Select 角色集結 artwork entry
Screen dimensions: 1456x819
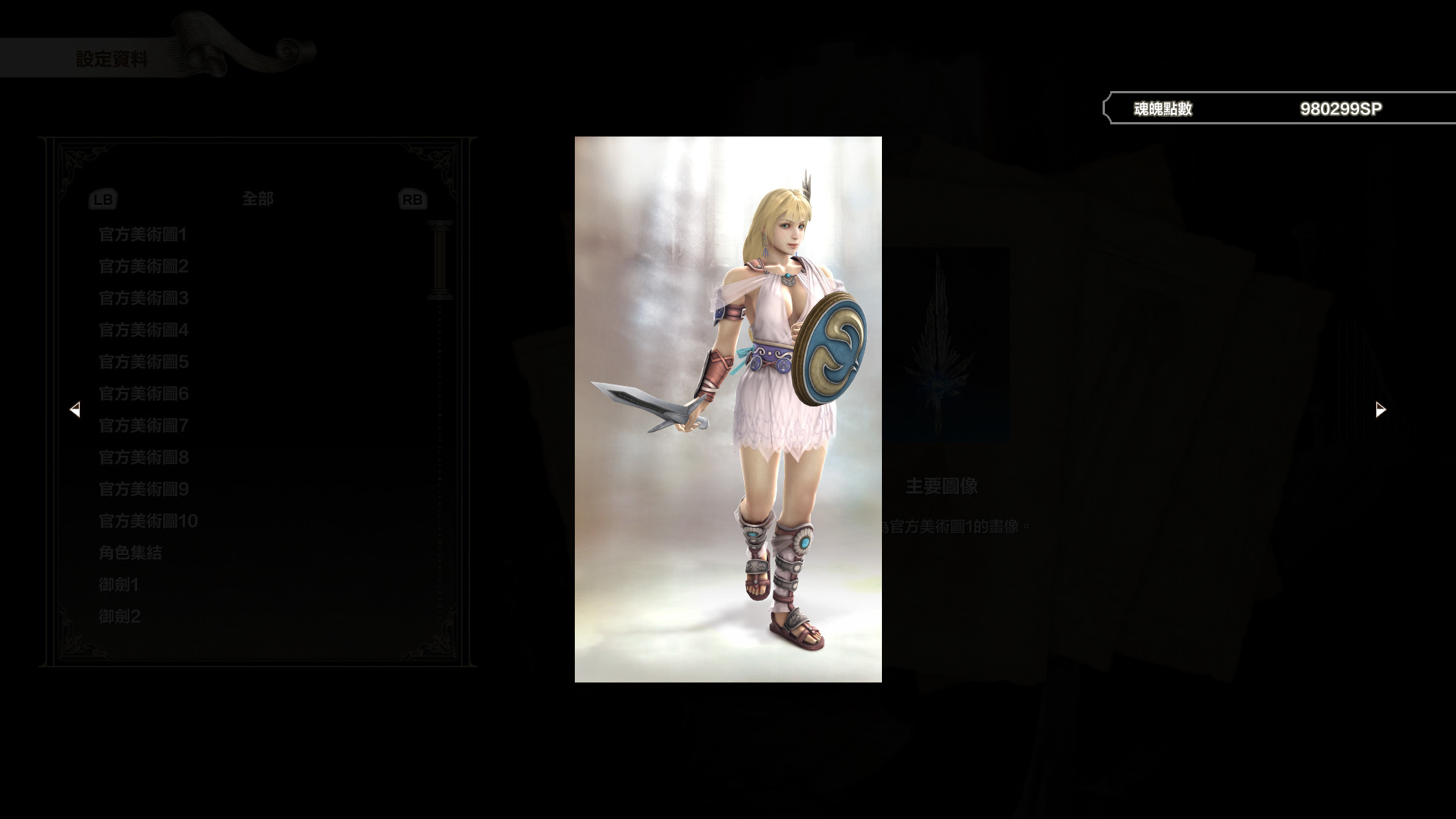click(x=129, y=553)
